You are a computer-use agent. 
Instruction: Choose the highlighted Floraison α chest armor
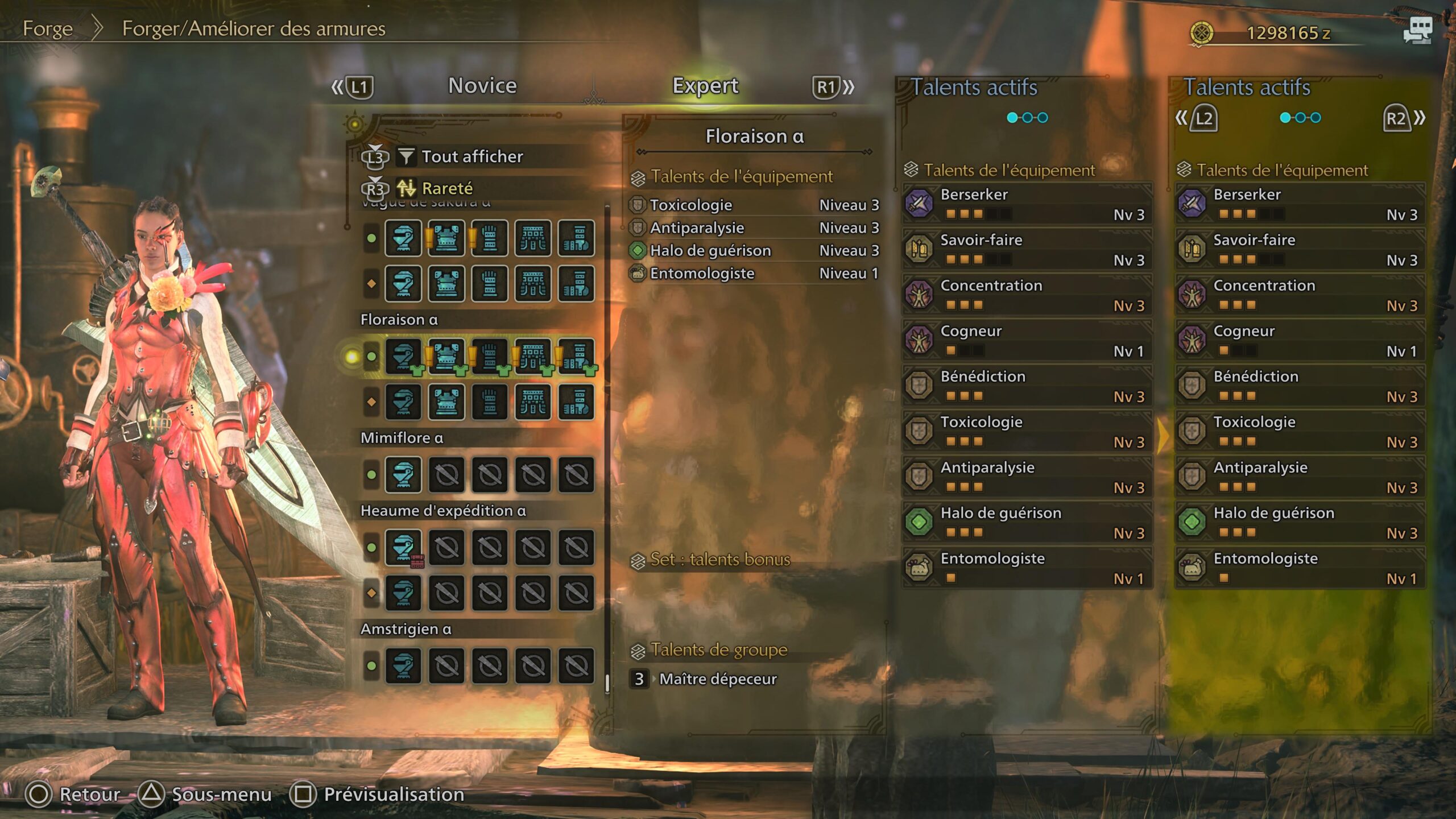[x=446, y=357]
